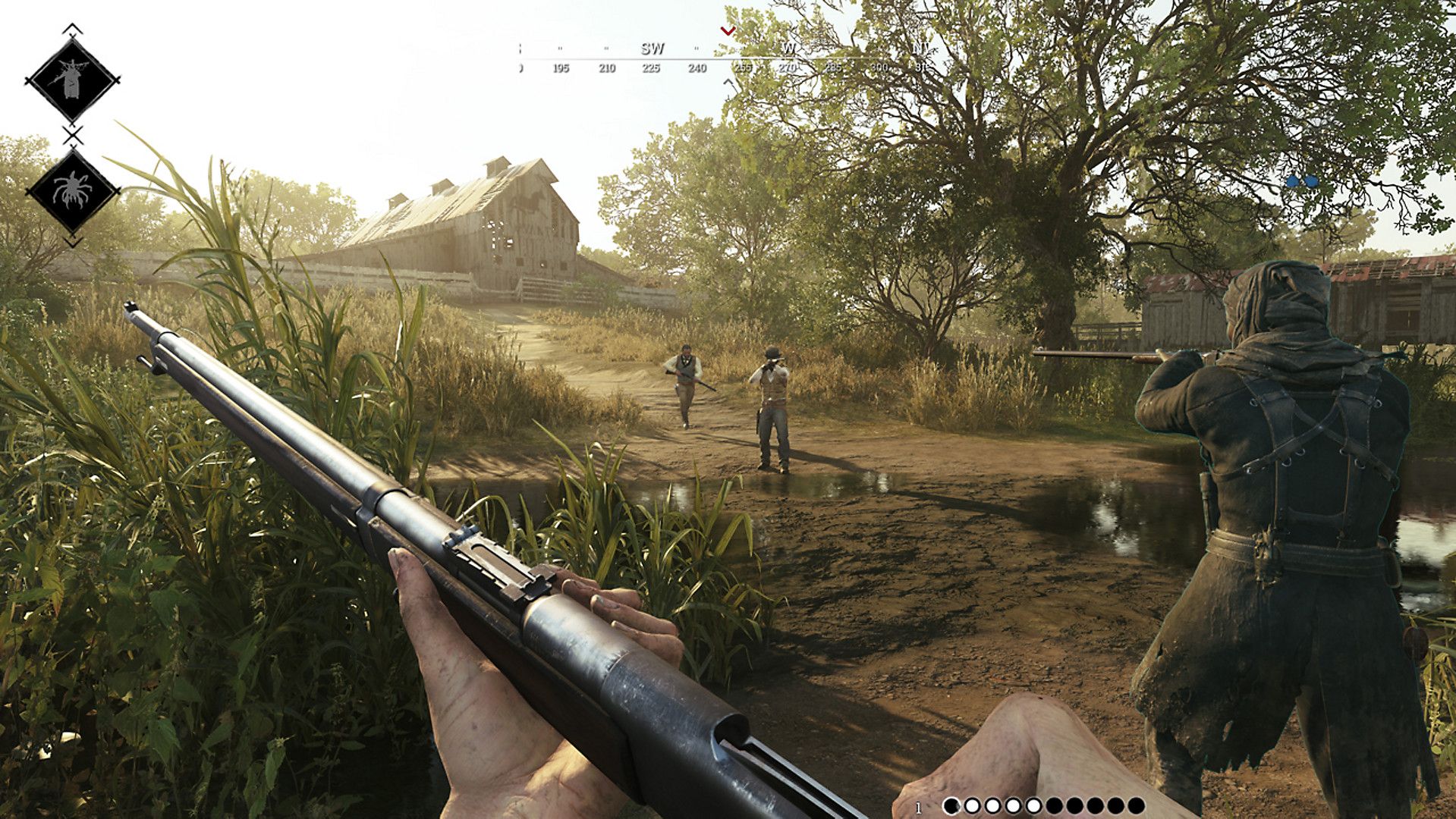1456x819 pixels.
Task: Select the first loaded ammo pip
Action: (x=972, y=805)
